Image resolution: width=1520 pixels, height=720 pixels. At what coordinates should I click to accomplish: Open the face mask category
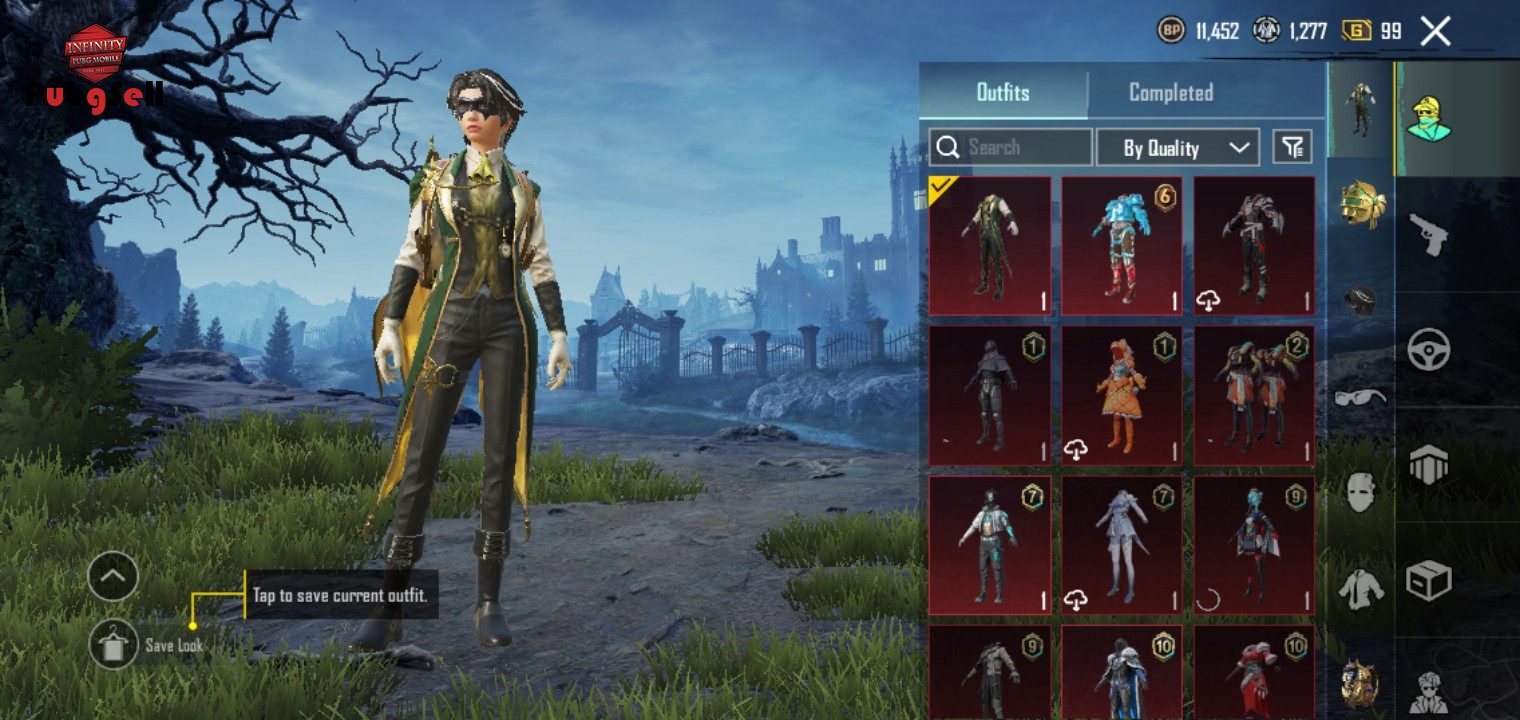click(1360, 492)
